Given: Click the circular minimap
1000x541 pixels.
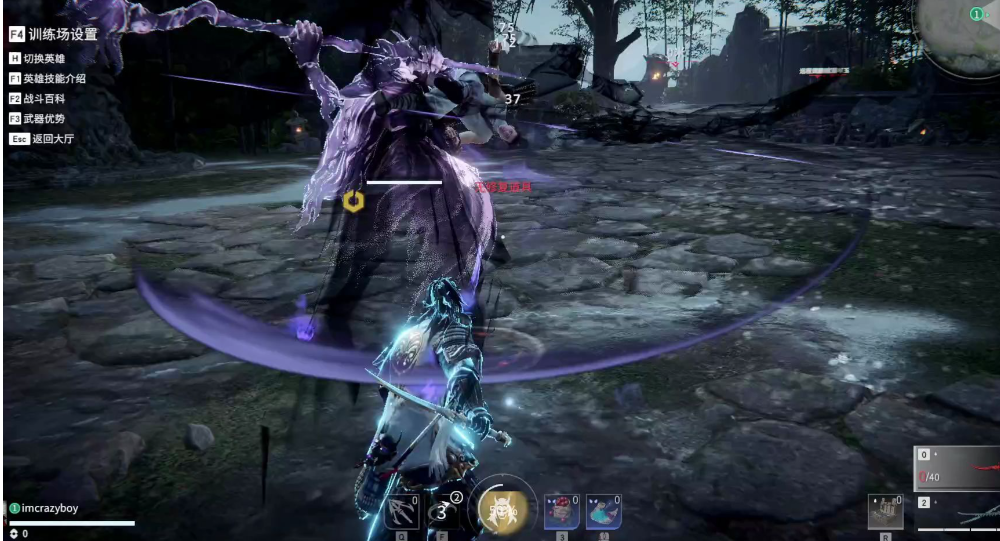Looking at the screenshot, I should pos(960,35).
